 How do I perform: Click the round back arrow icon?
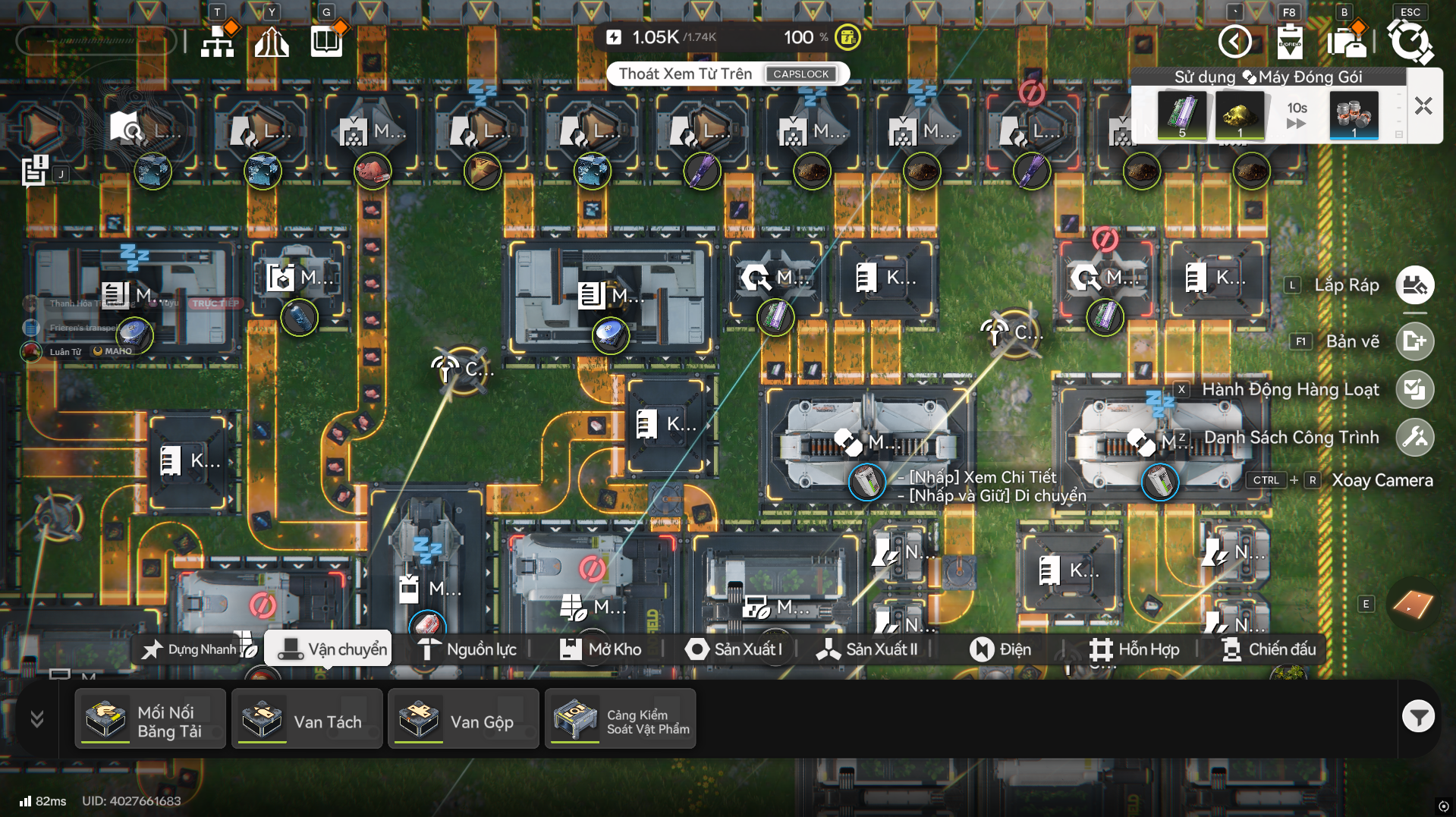pos(1234,41)
